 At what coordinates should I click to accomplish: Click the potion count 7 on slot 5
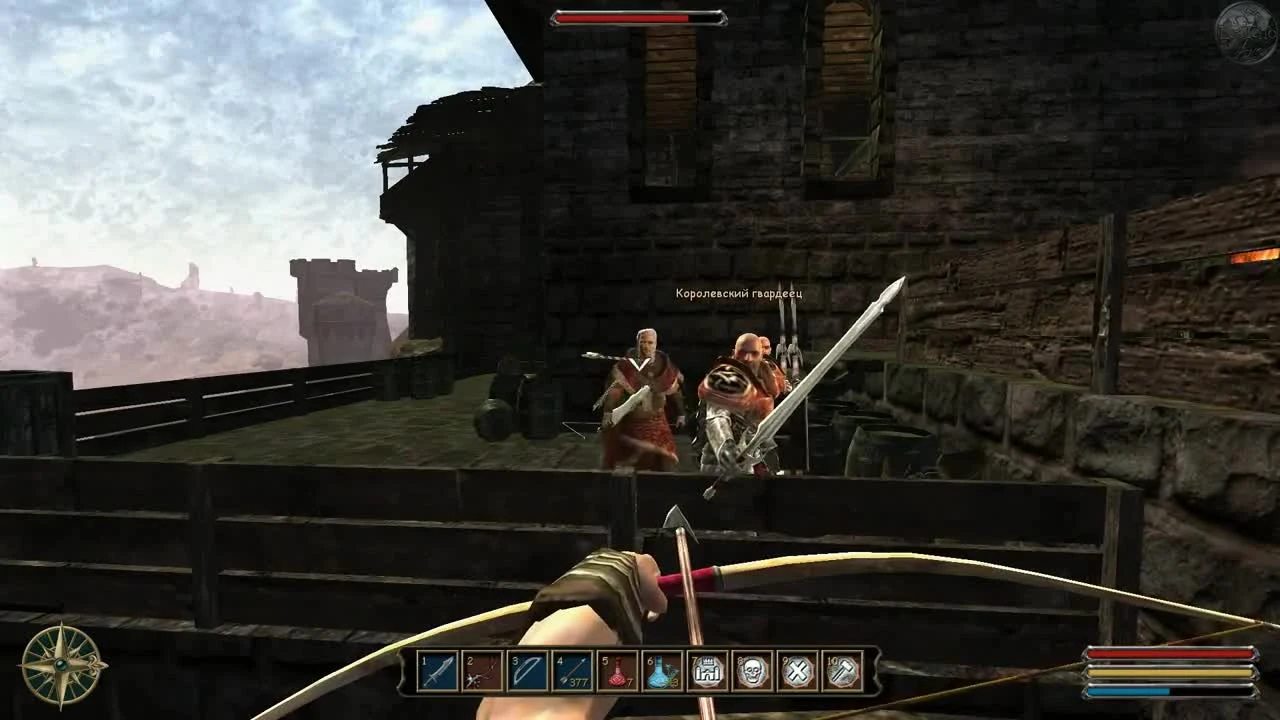tap(630, 683)
